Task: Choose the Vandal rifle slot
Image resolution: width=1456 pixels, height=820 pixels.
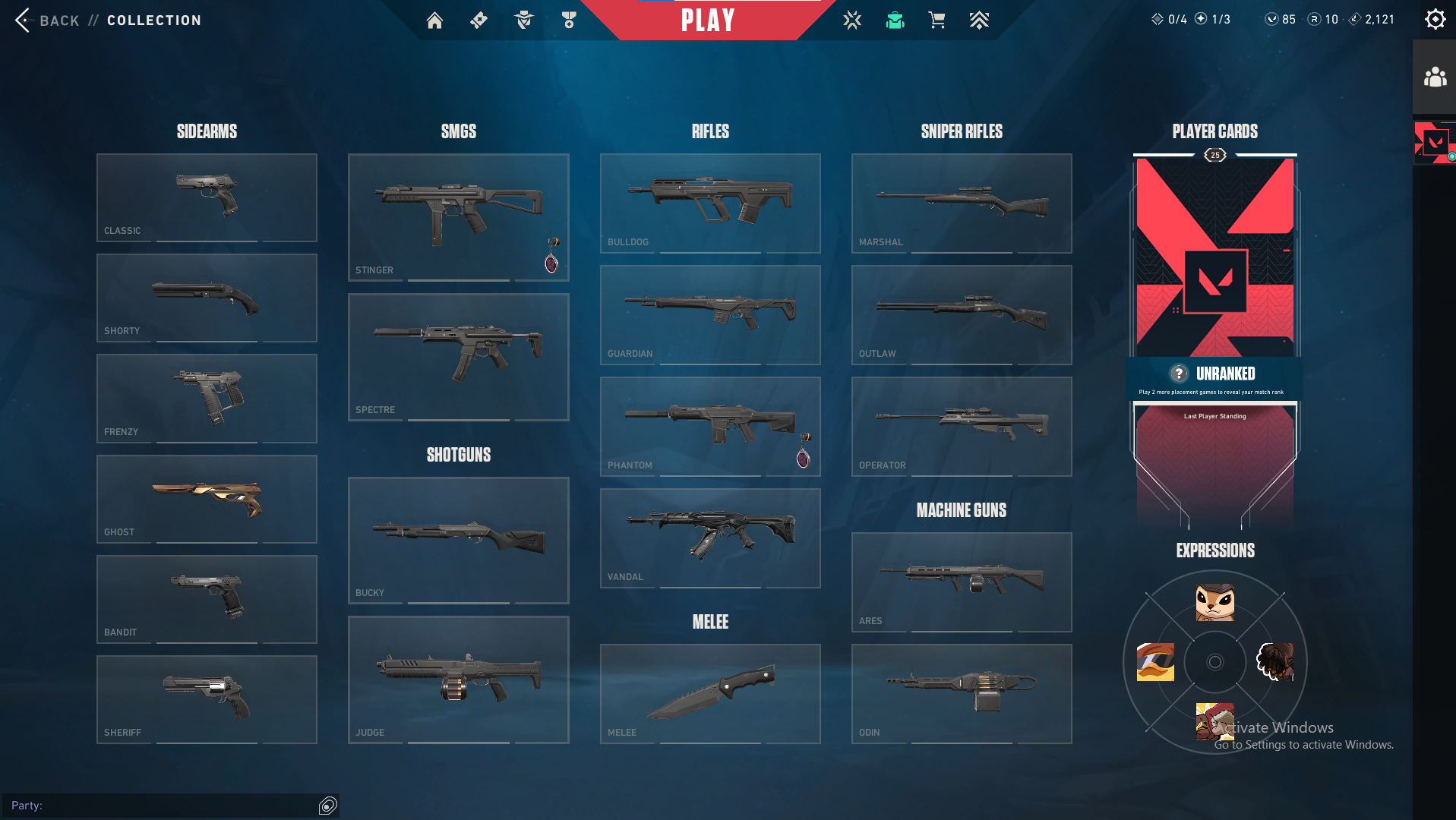Action: [x=709, y=538]
